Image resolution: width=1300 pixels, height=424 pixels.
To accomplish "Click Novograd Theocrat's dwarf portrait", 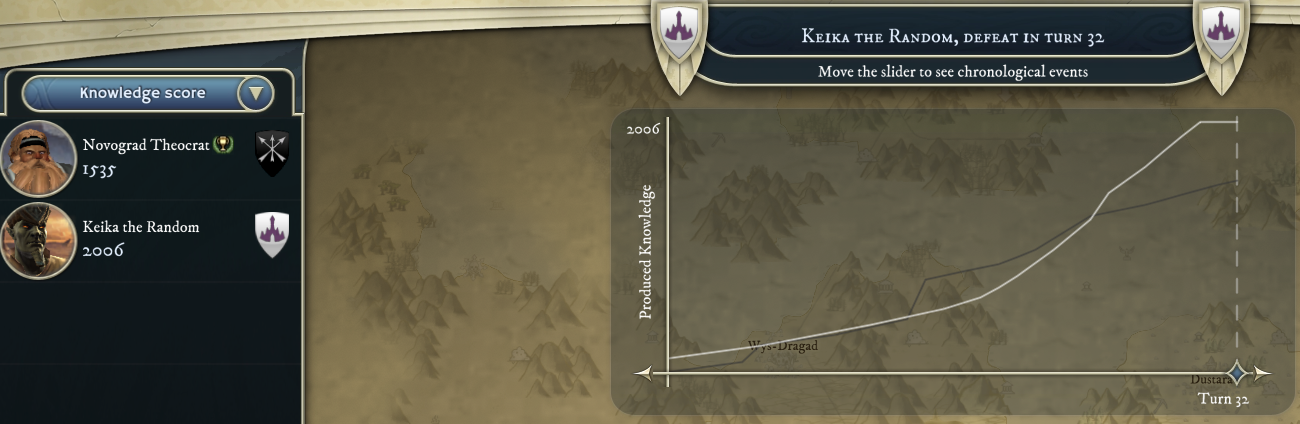I will [39, 158].
